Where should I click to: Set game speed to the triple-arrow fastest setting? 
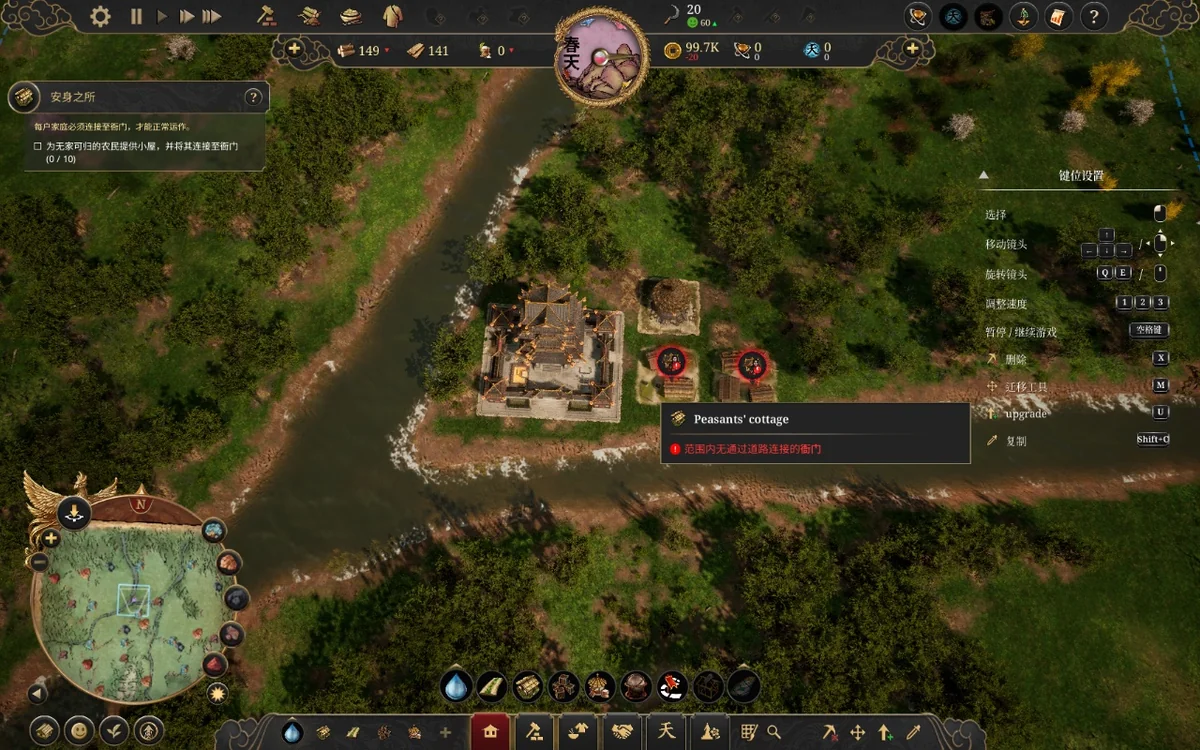point(211,16)
